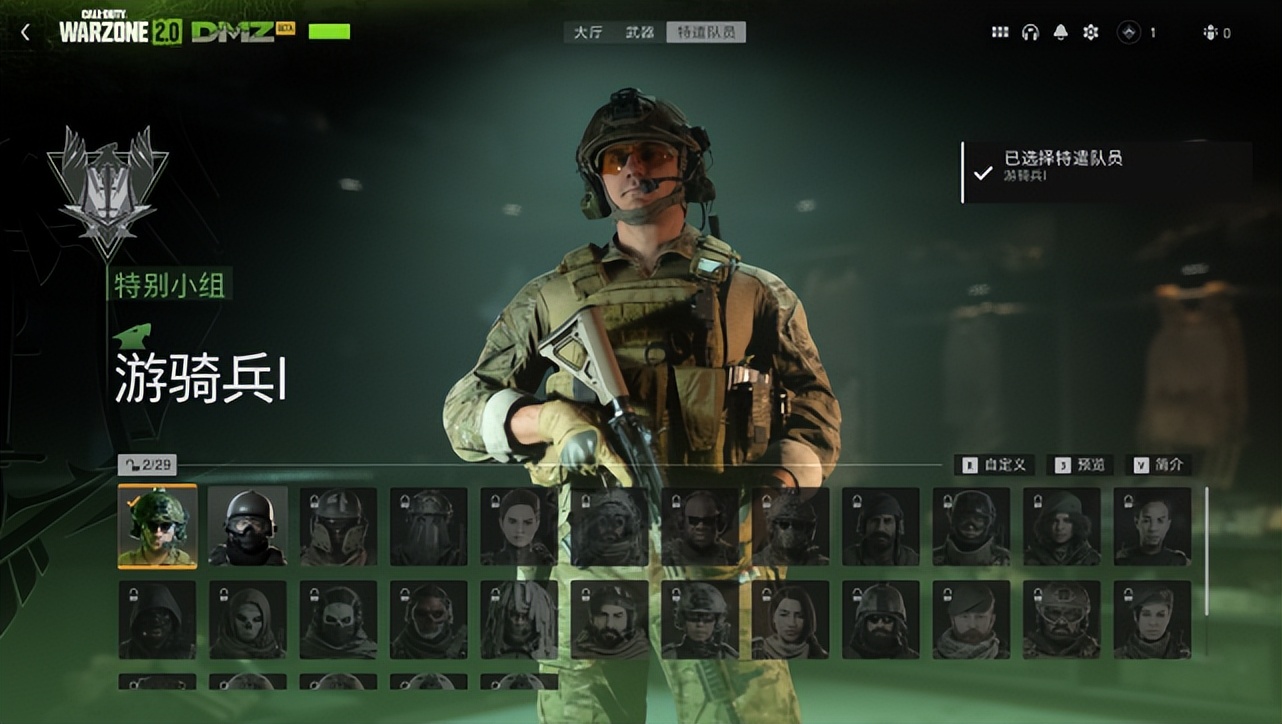Open the 武器 tab

click(x=639, y=33)
